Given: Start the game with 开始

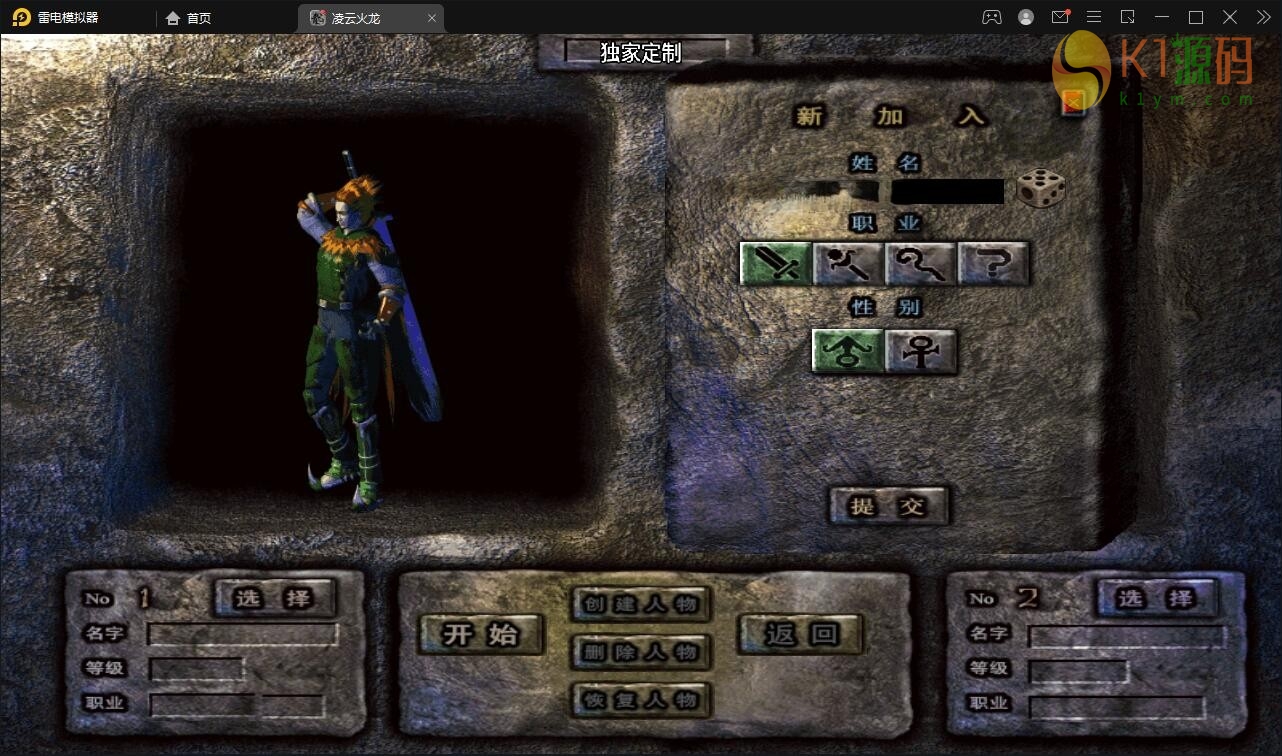Looking at the screenshot, I should (481, 634).
